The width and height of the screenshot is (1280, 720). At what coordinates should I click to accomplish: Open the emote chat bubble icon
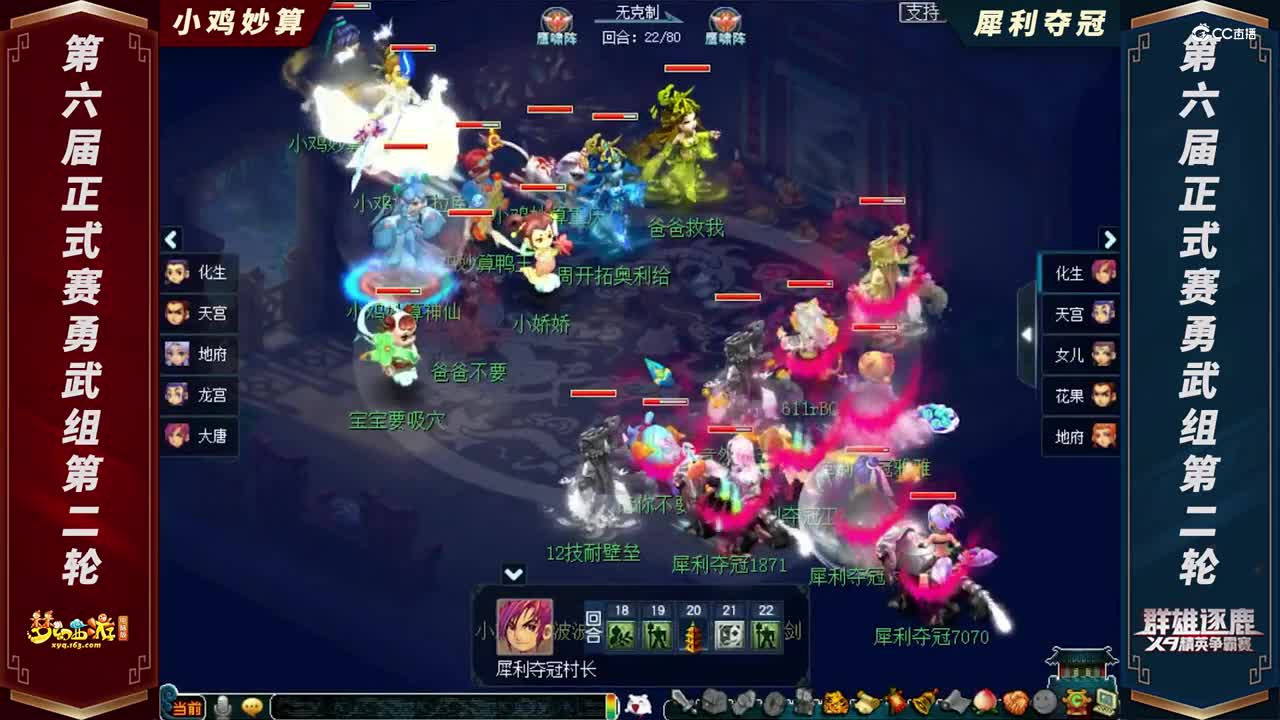248,704
